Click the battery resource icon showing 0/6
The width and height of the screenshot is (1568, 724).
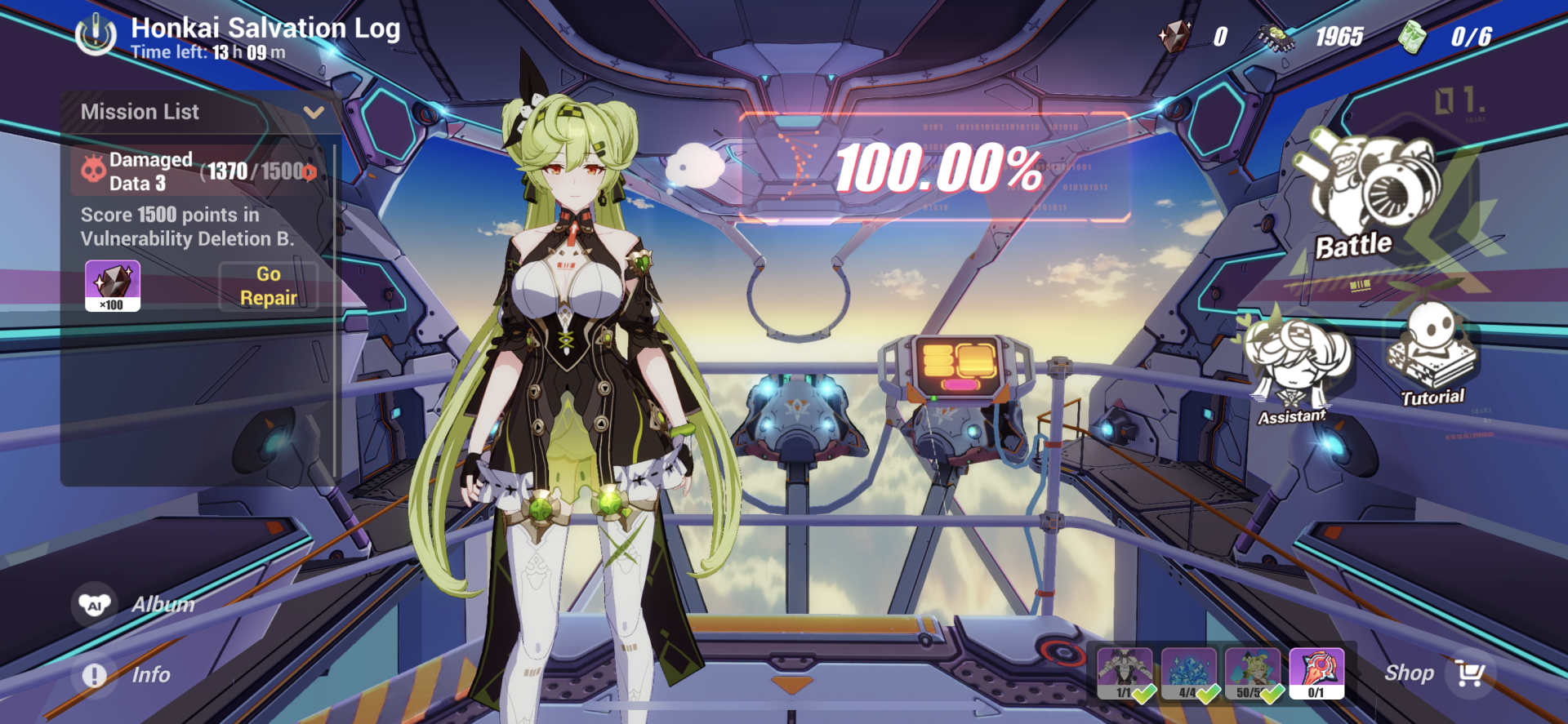(1413, 35)
